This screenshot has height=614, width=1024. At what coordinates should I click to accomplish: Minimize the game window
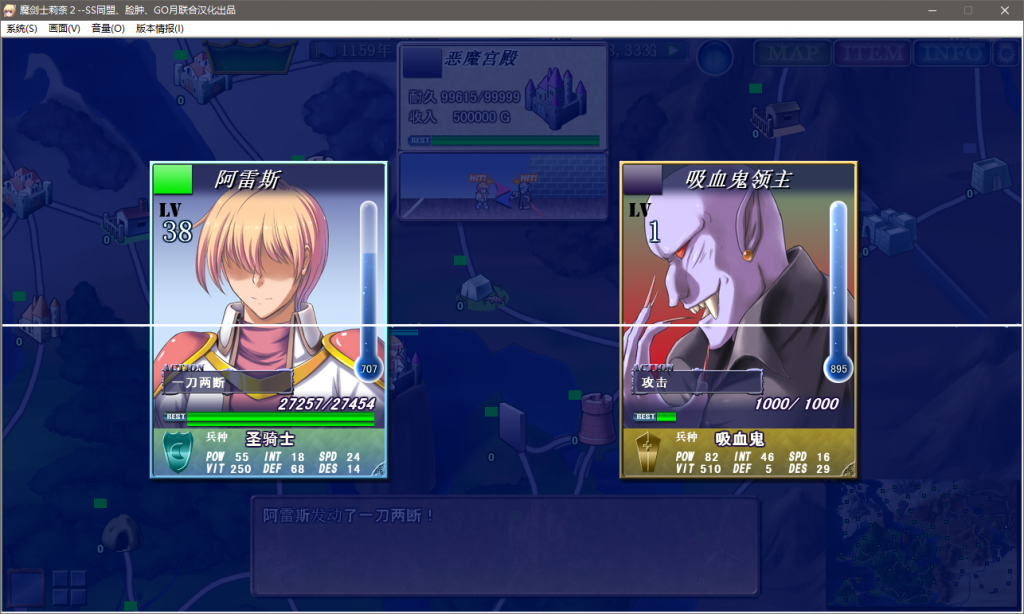[x=931, y=10]
